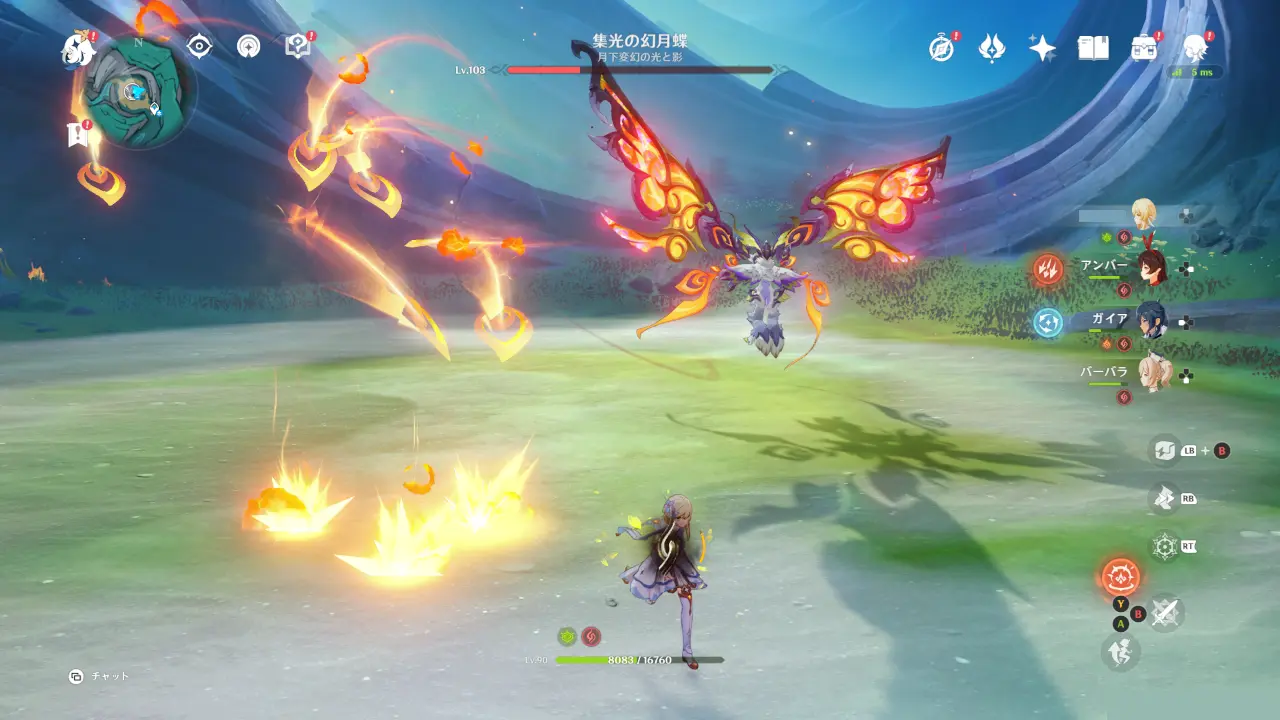Viewport: 1280px width, 720px height.
Task: Open the round star-arch icon
Action: [x=248, y=46]
